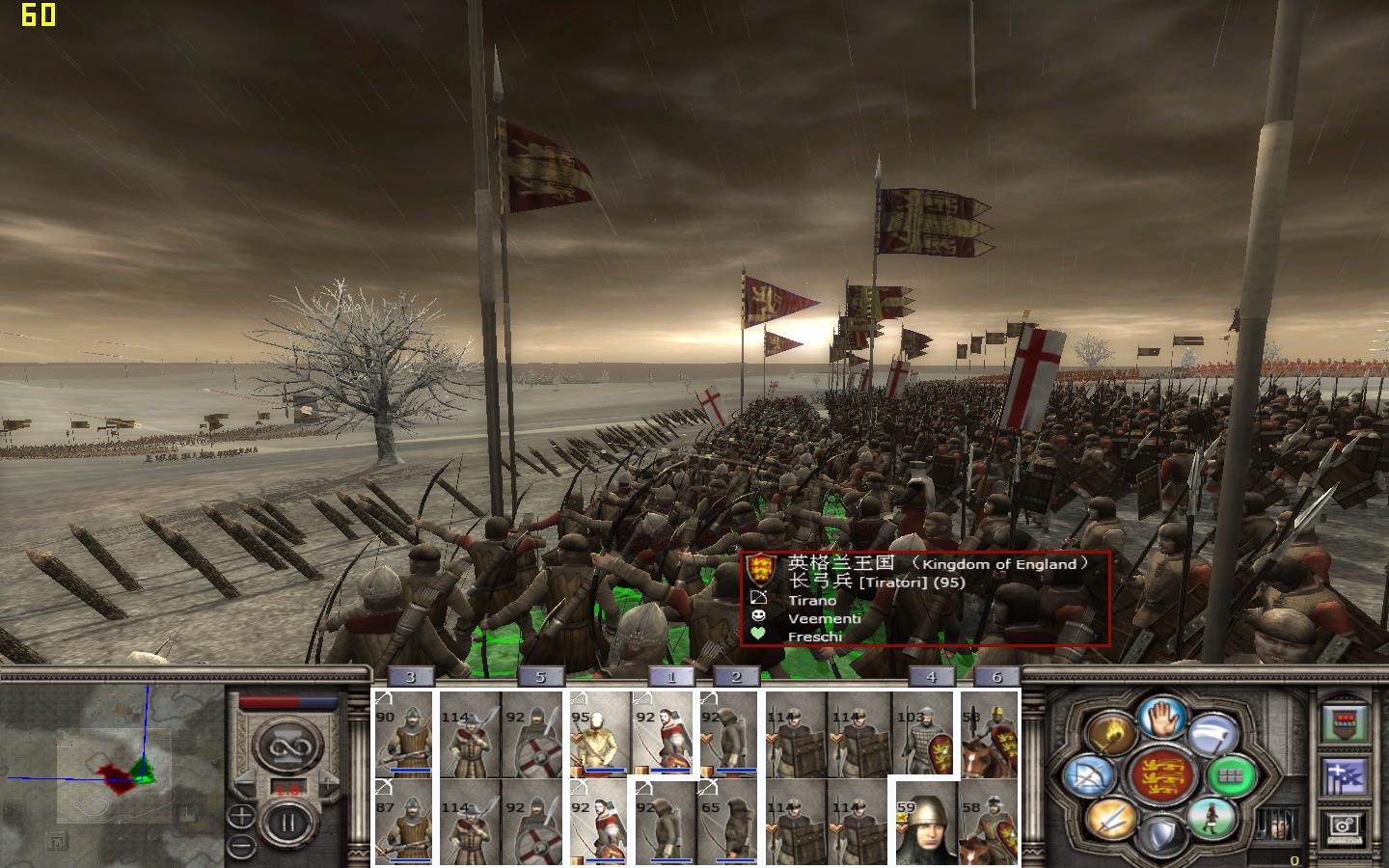This screenshot has height=868, width=1389.
Task: Select group 6 tab
Action: [x=996, y=677]
